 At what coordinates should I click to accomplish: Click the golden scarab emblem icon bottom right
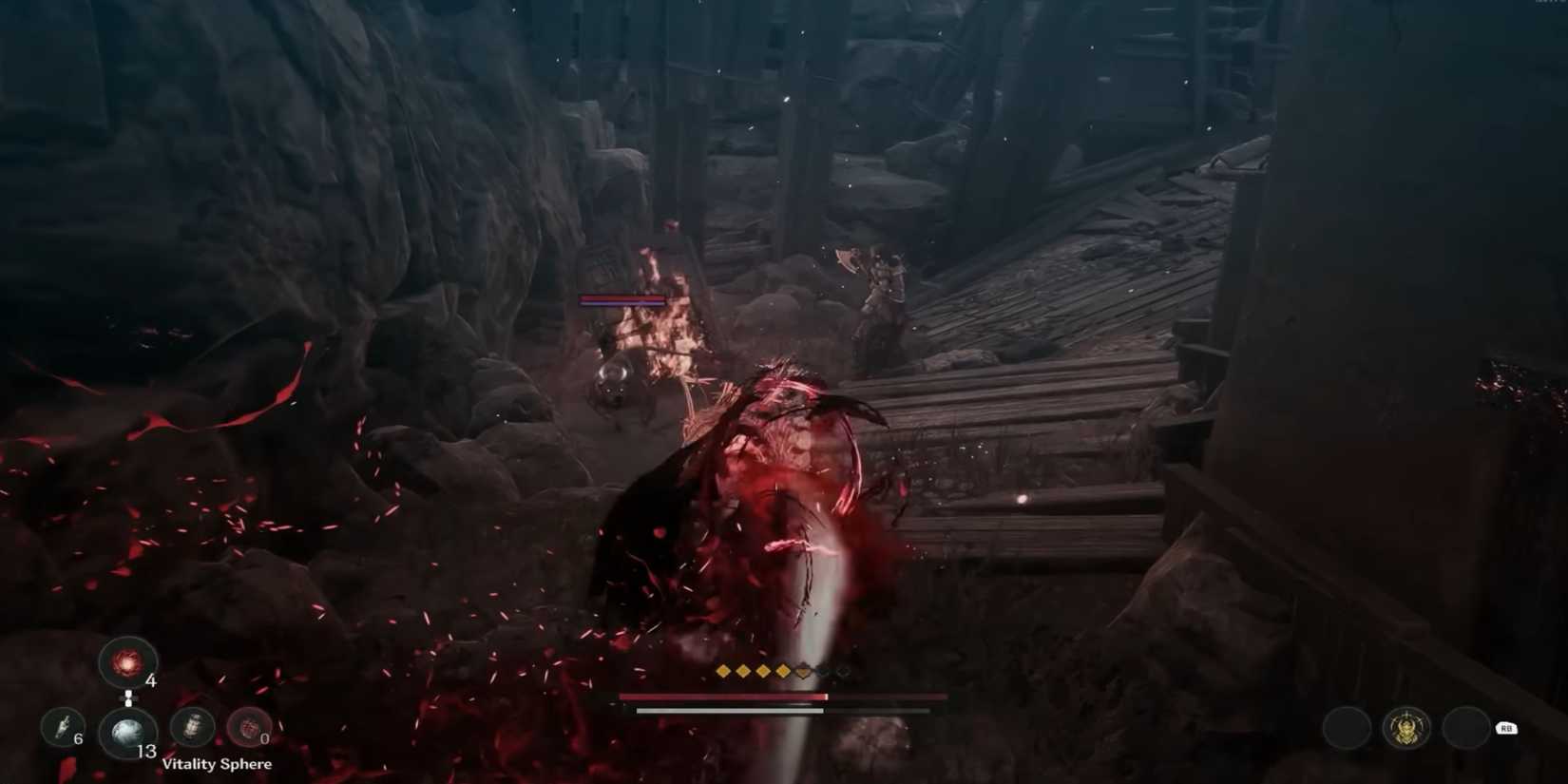1406,727
